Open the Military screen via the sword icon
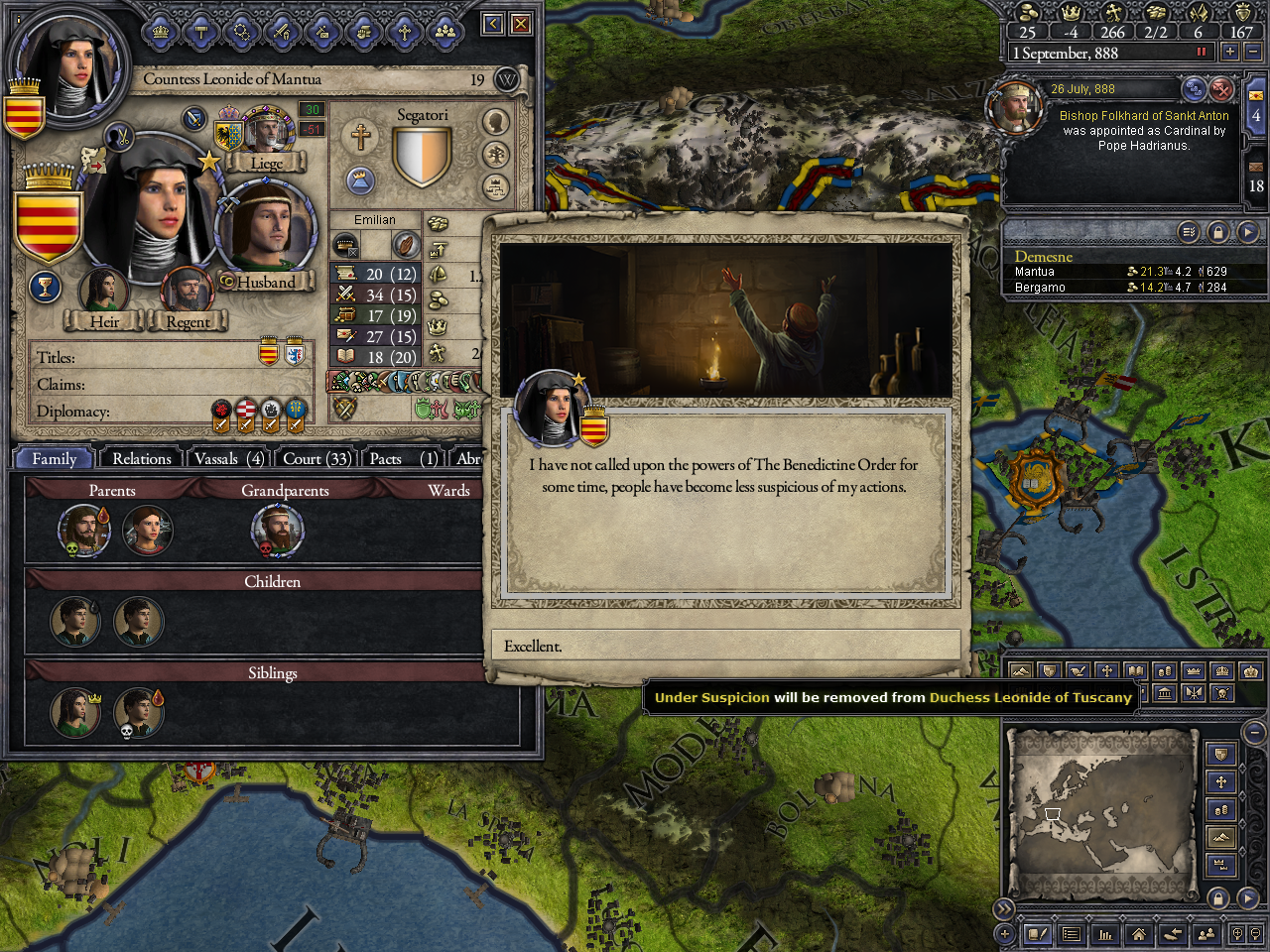 [x=282, y=33]
